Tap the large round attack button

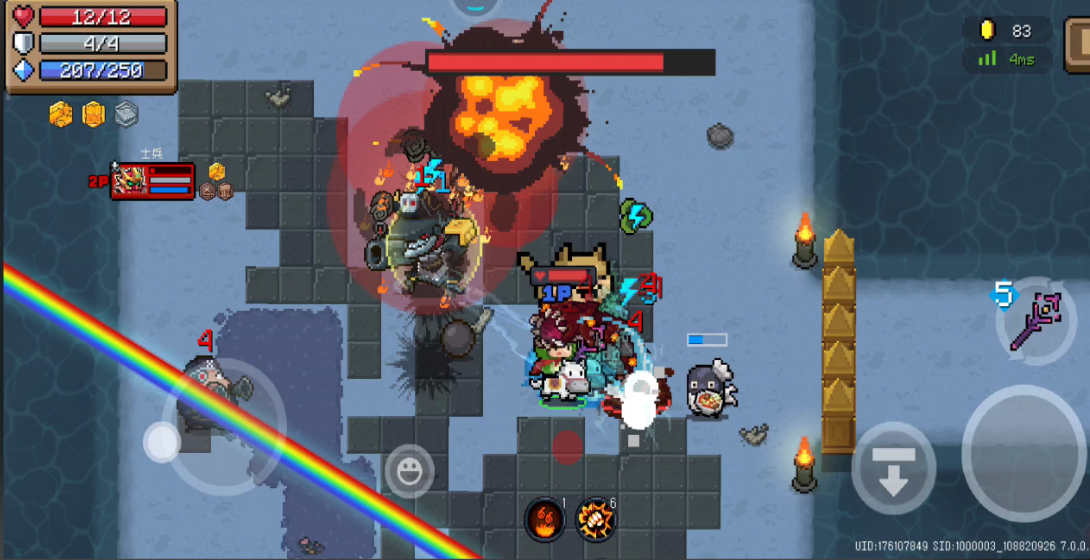coord(1022,453)
